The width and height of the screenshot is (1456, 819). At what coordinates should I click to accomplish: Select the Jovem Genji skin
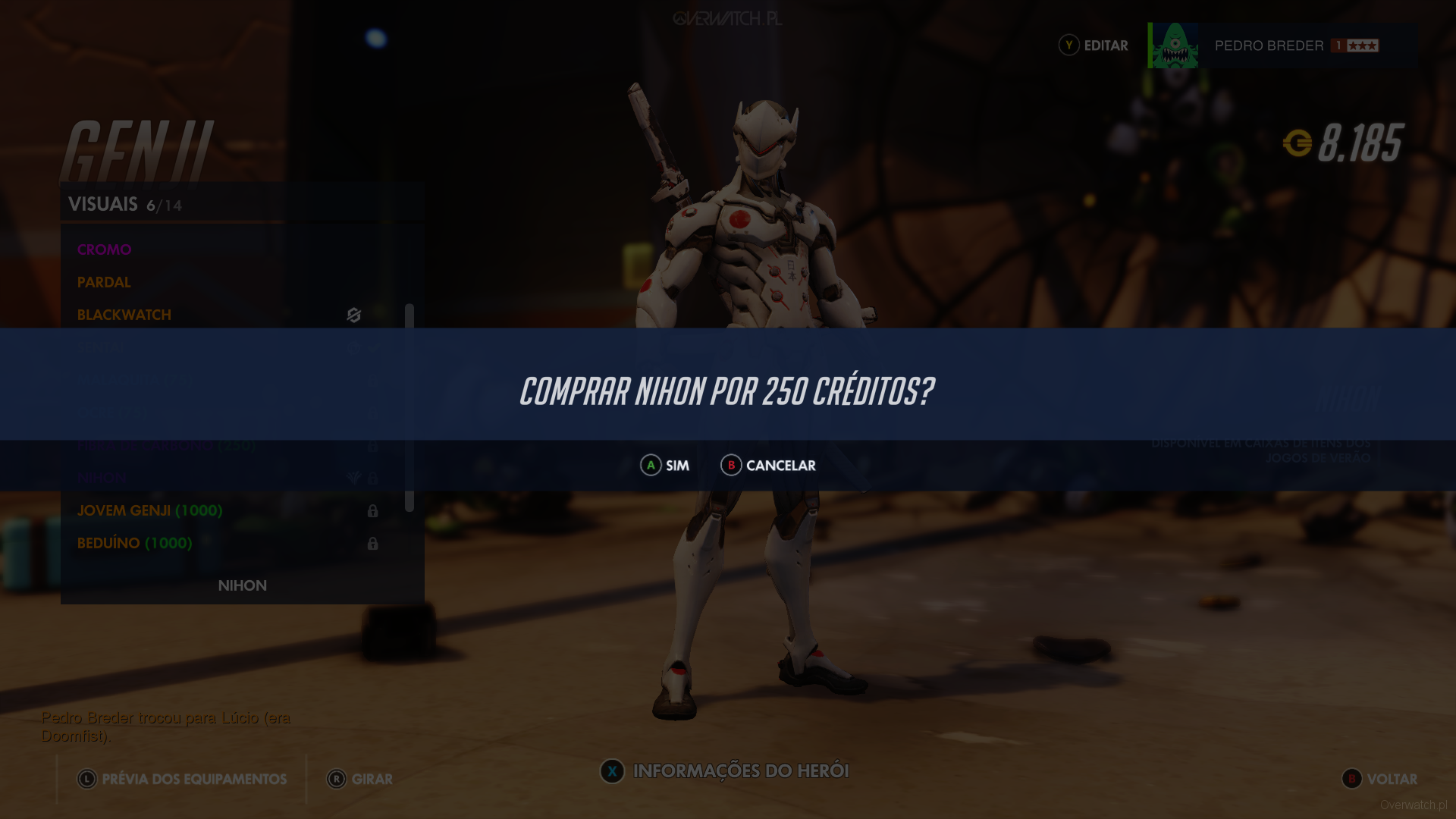coord(150,510)
